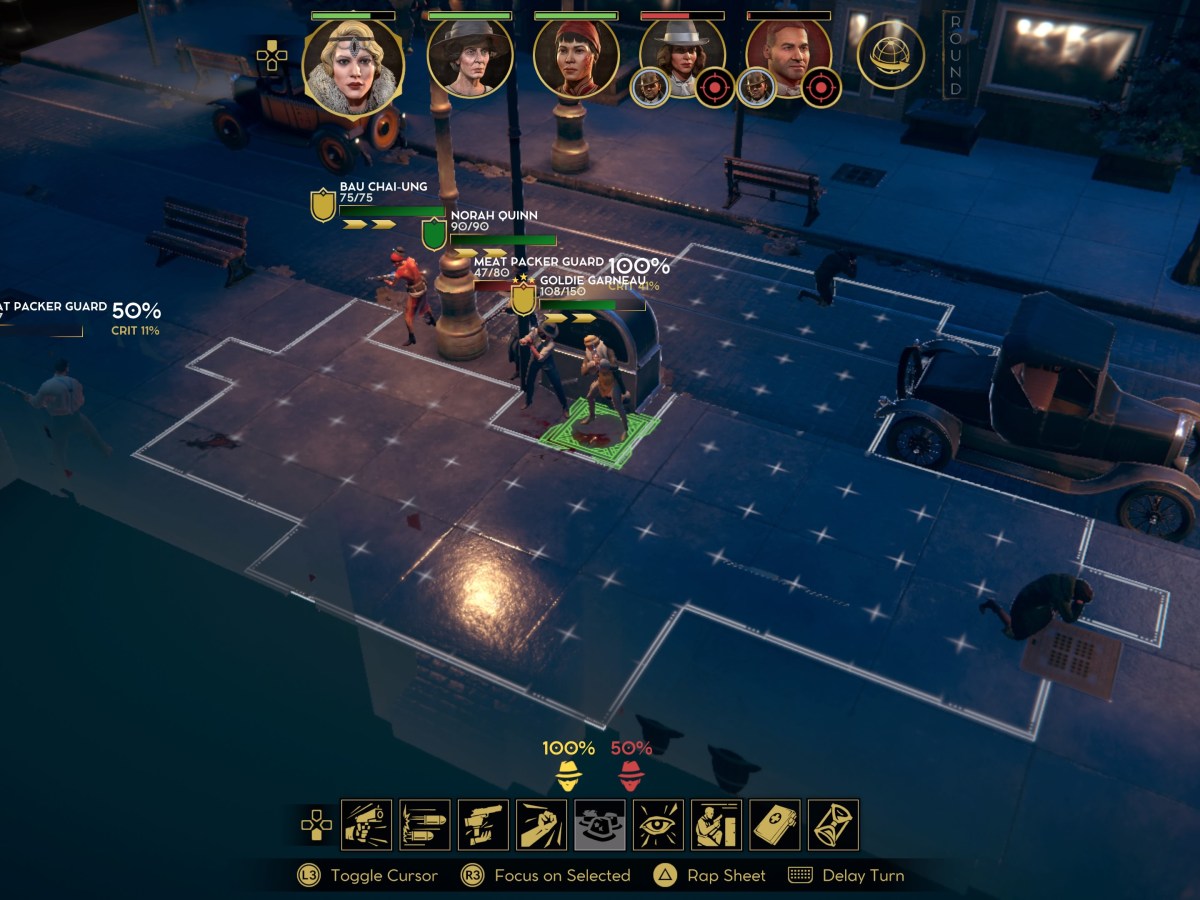Click the globe round indicator icon
This screenshot has height=900, width=1200.
[890, 55]
